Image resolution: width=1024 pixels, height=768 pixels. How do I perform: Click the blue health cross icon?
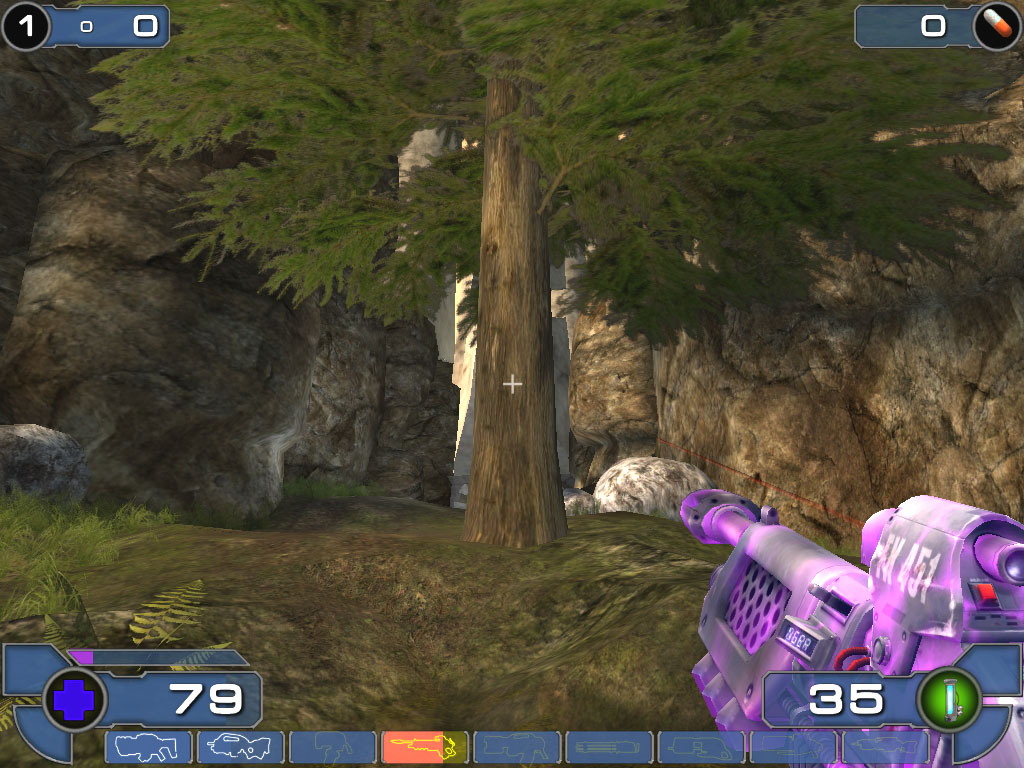(x=75, y=699)
